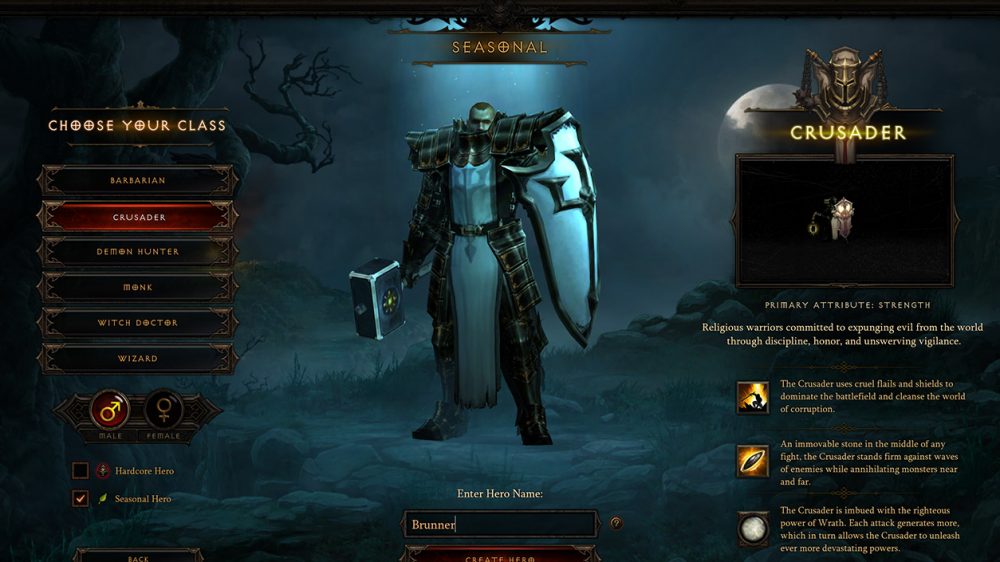Pick the Demon Hunter class

coord(137,252)
